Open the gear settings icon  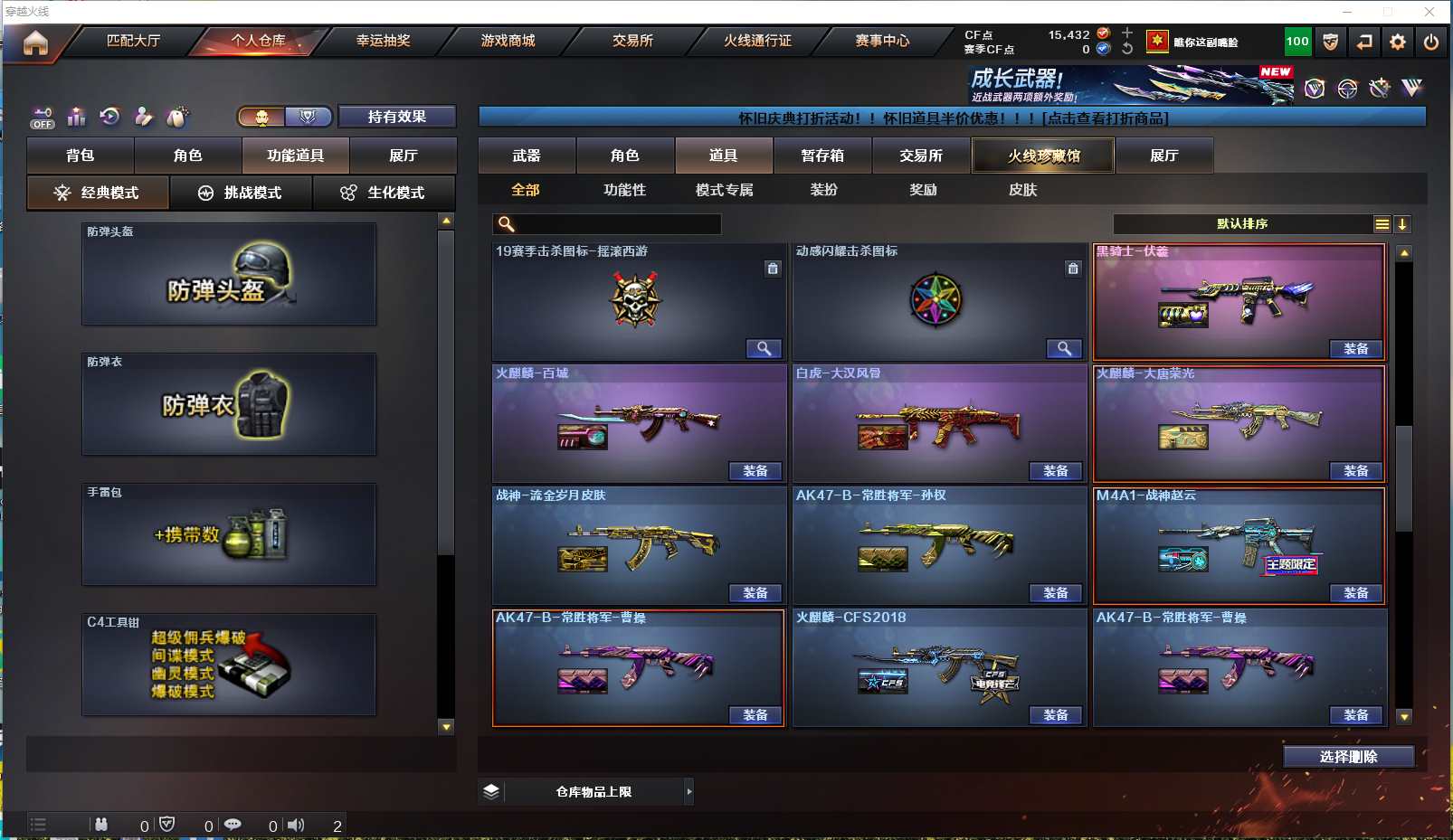[x=1398, y=42]
